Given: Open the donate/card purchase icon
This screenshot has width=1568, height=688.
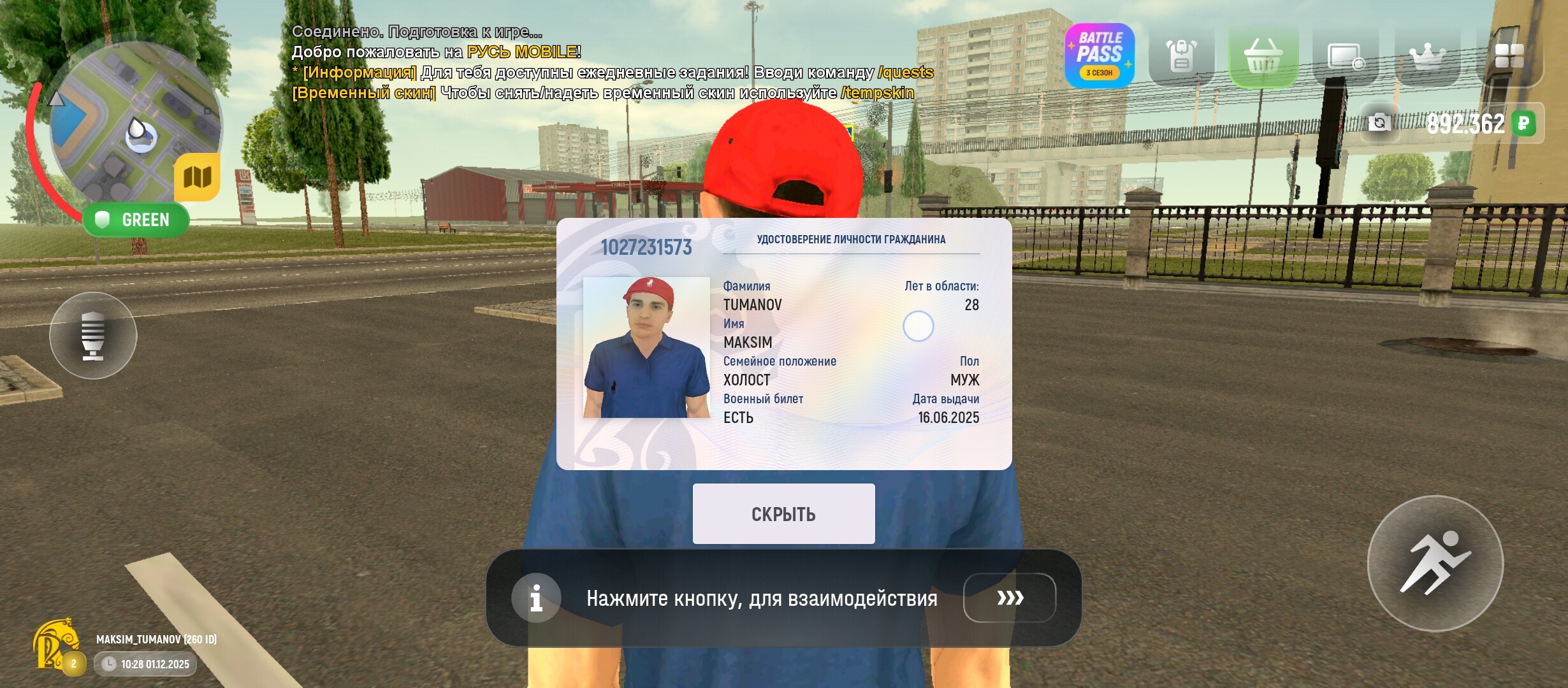Looking at the screenshot, I should click(x=1345, y=57).
